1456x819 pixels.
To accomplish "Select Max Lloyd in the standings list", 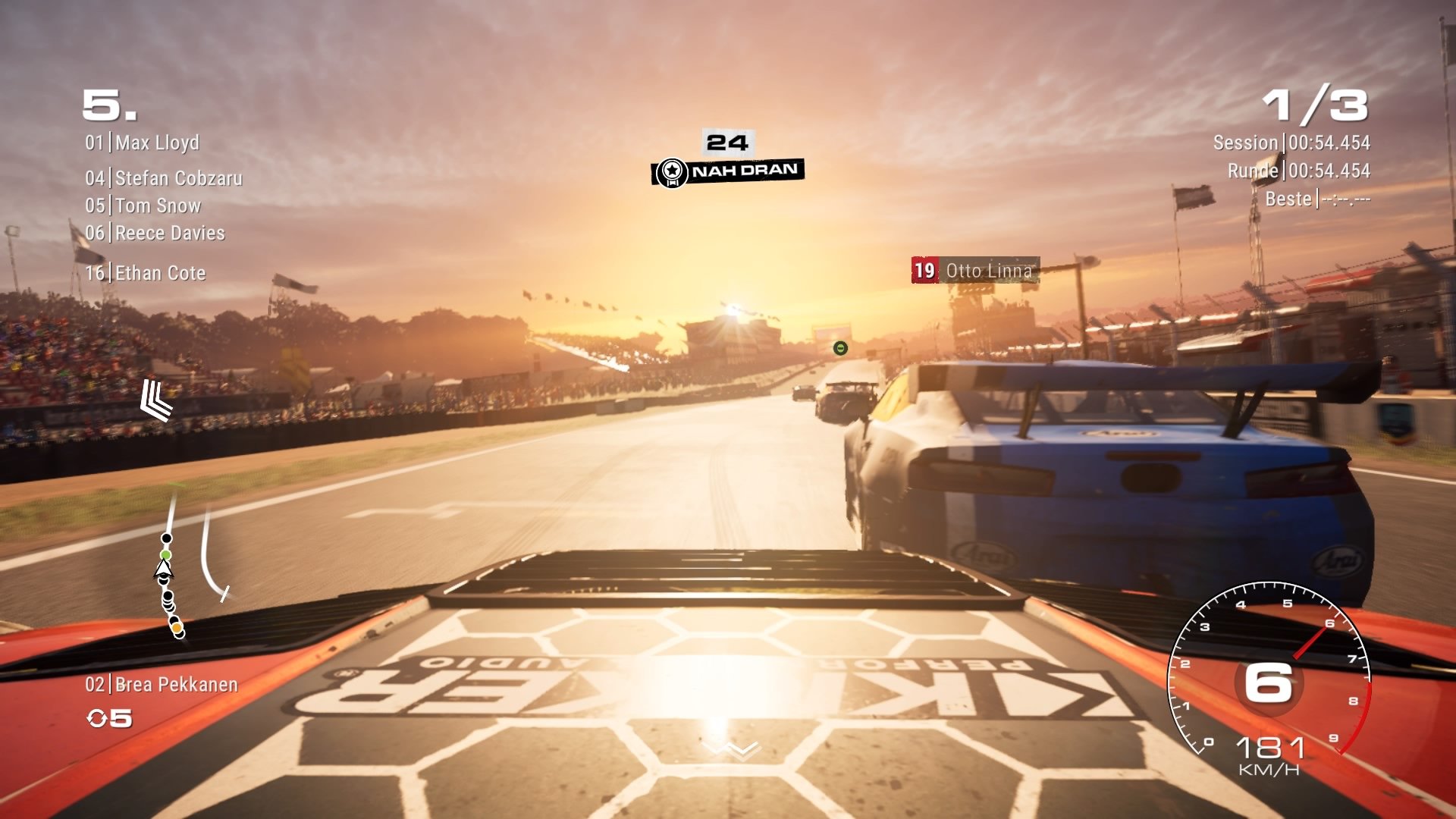I will click(143, 143).
